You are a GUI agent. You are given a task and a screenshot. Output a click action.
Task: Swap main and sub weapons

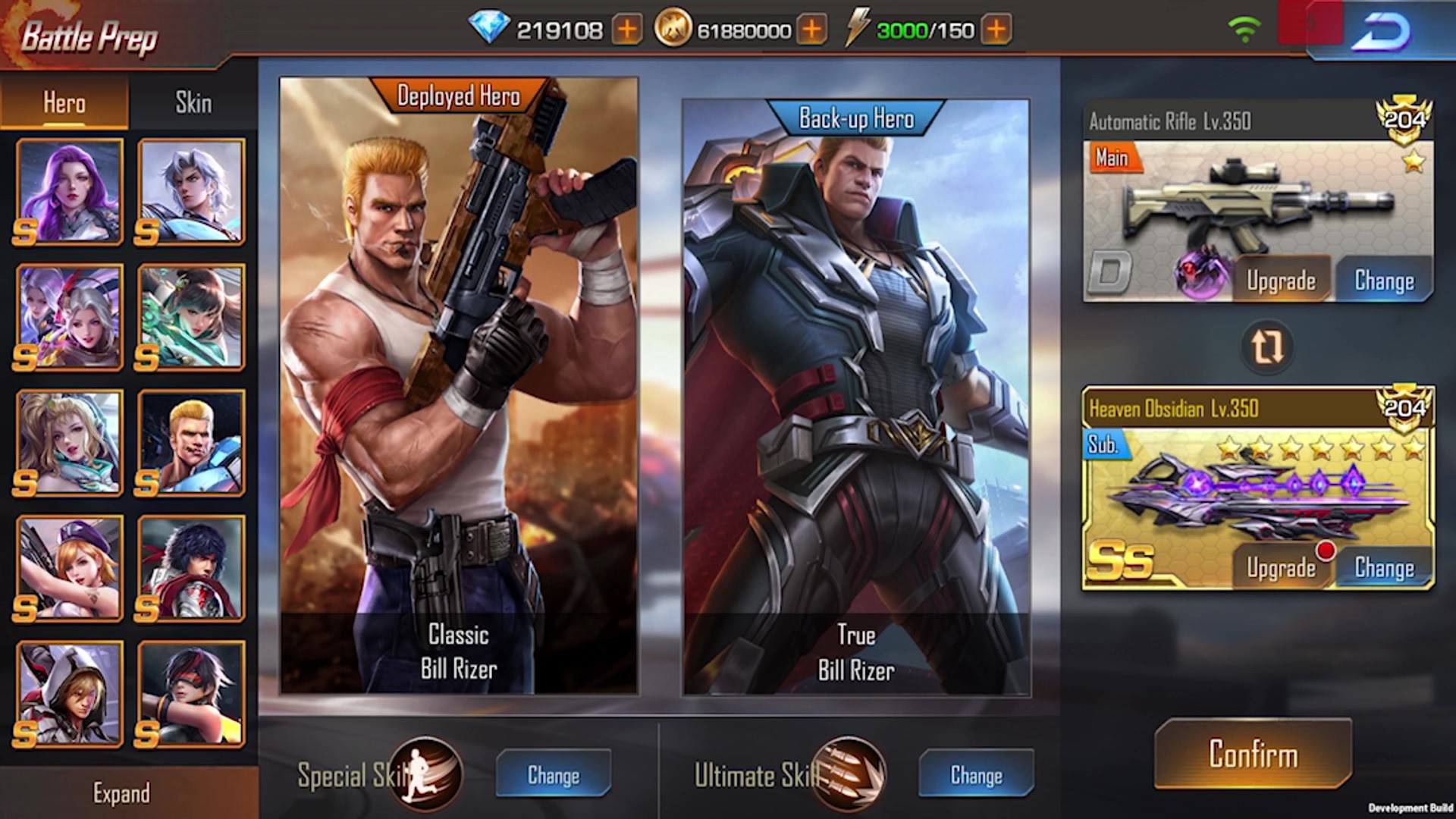pos(1266,347)
